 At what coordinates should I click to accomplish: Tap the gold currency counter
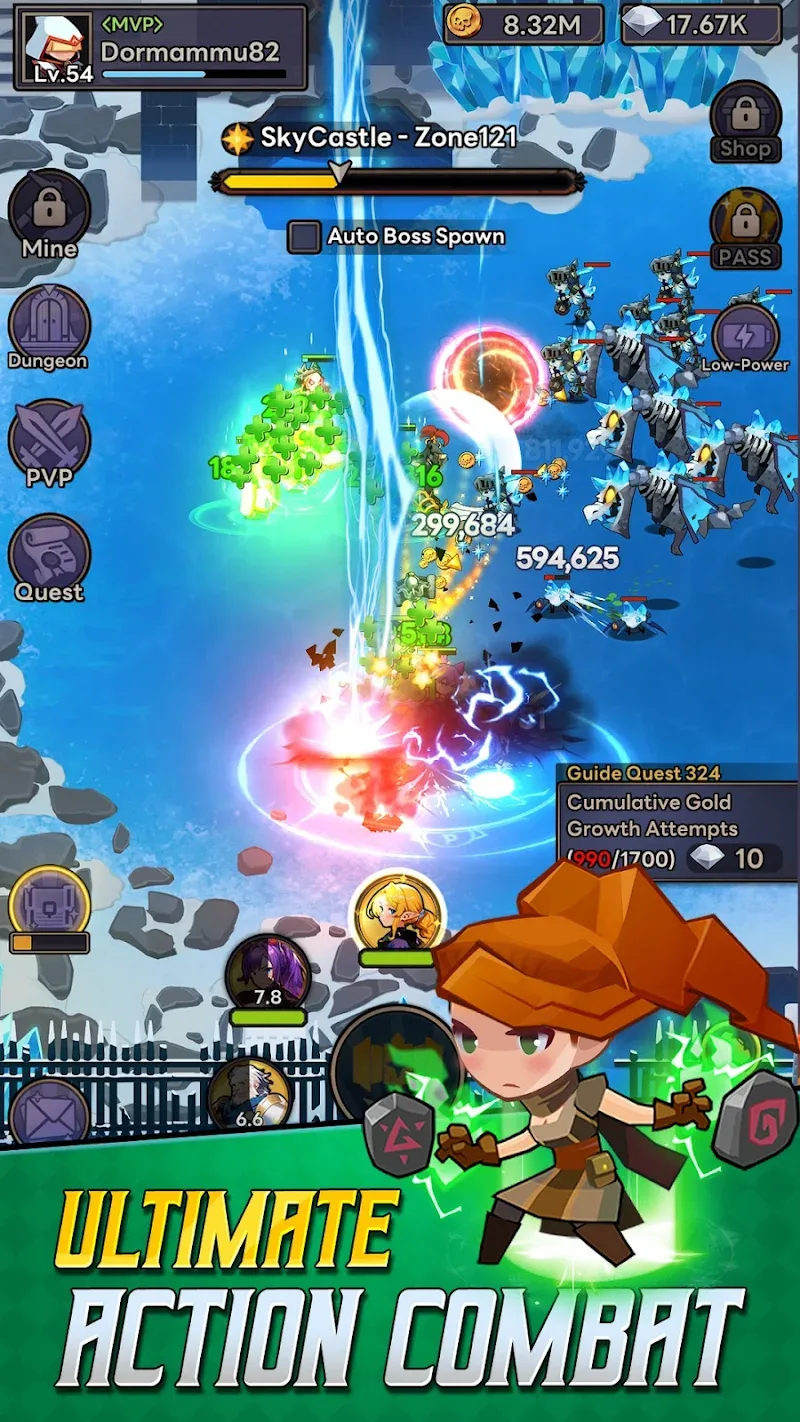pos(524,24)
